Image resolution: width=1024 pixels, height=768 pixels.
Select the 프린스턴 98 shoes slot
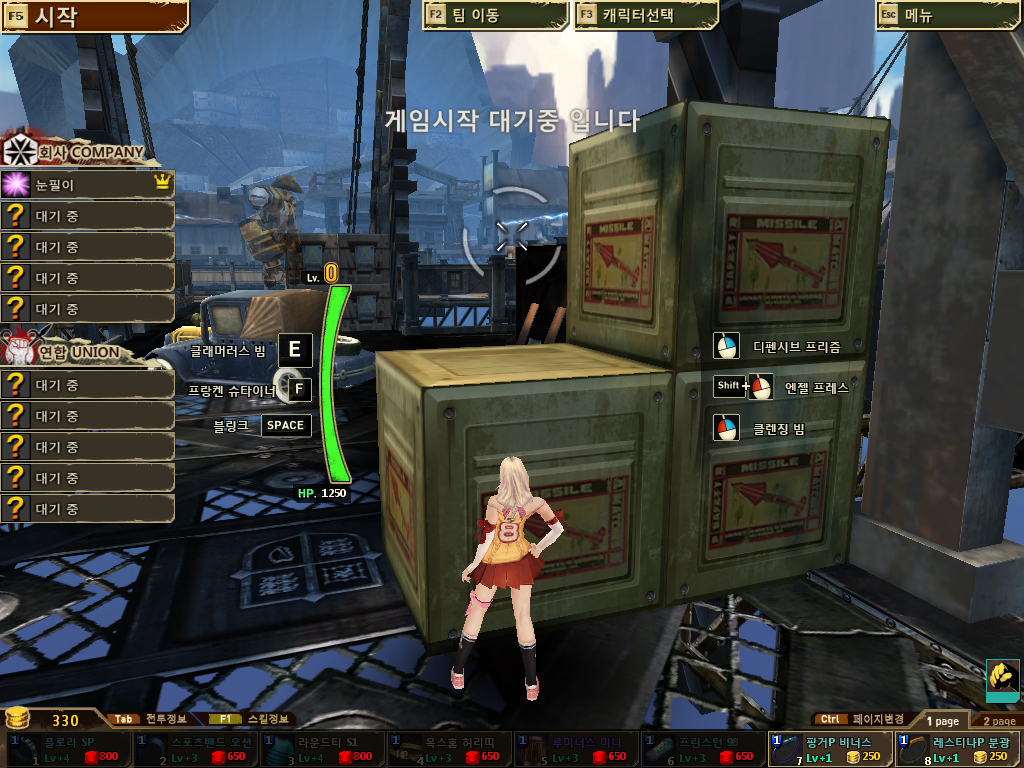click(703, 749)
